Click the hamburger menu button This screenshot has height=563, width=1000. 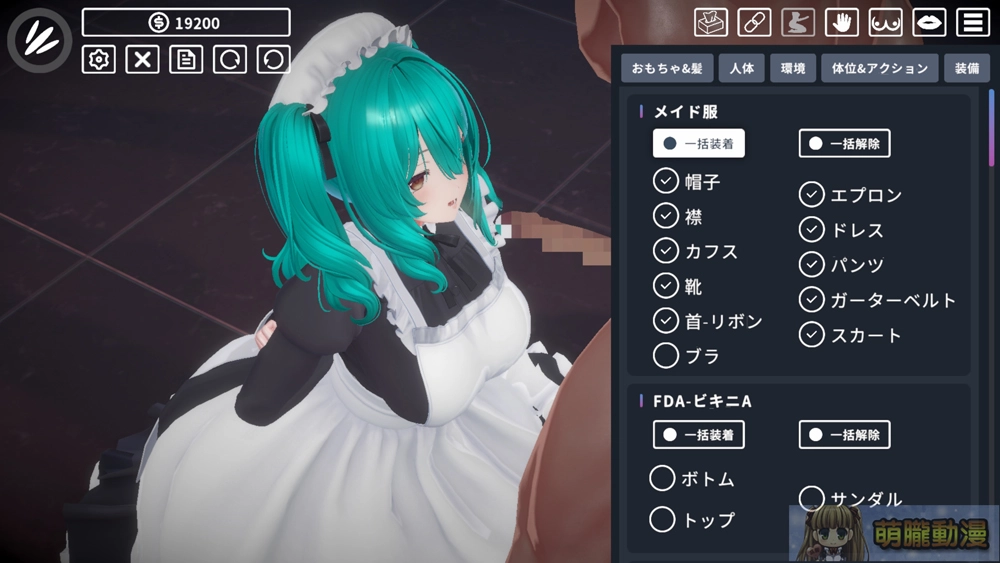pos(973,22)
